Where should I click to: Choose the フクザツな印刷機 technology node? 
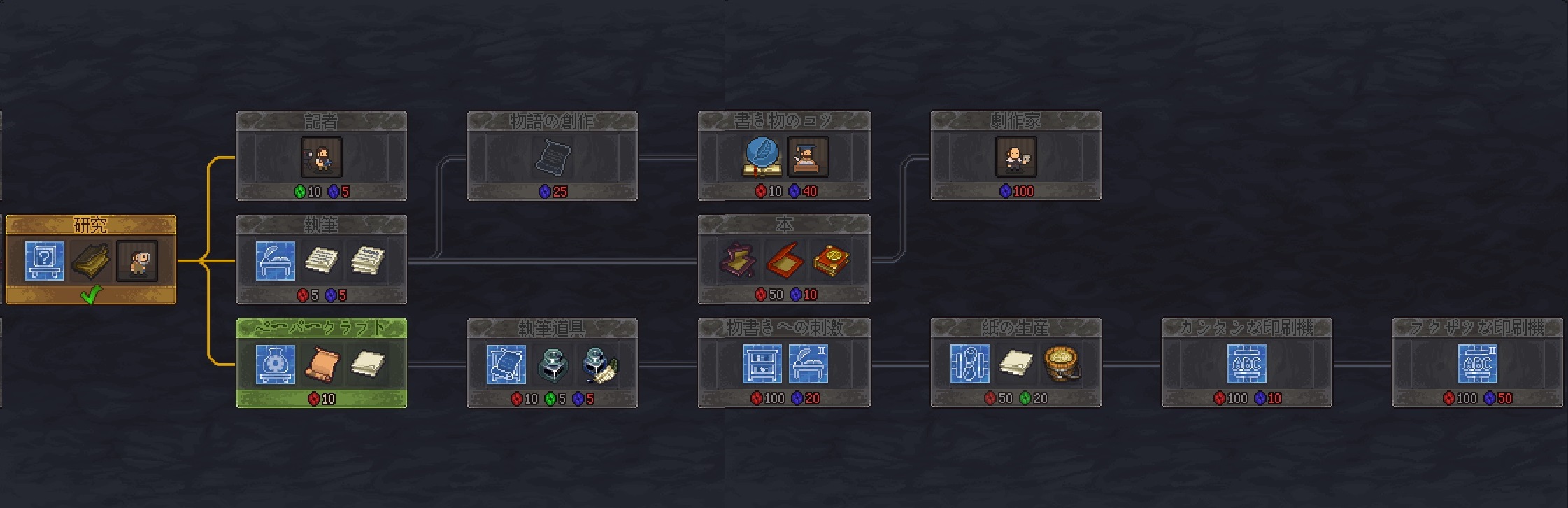pos(1477,363)
